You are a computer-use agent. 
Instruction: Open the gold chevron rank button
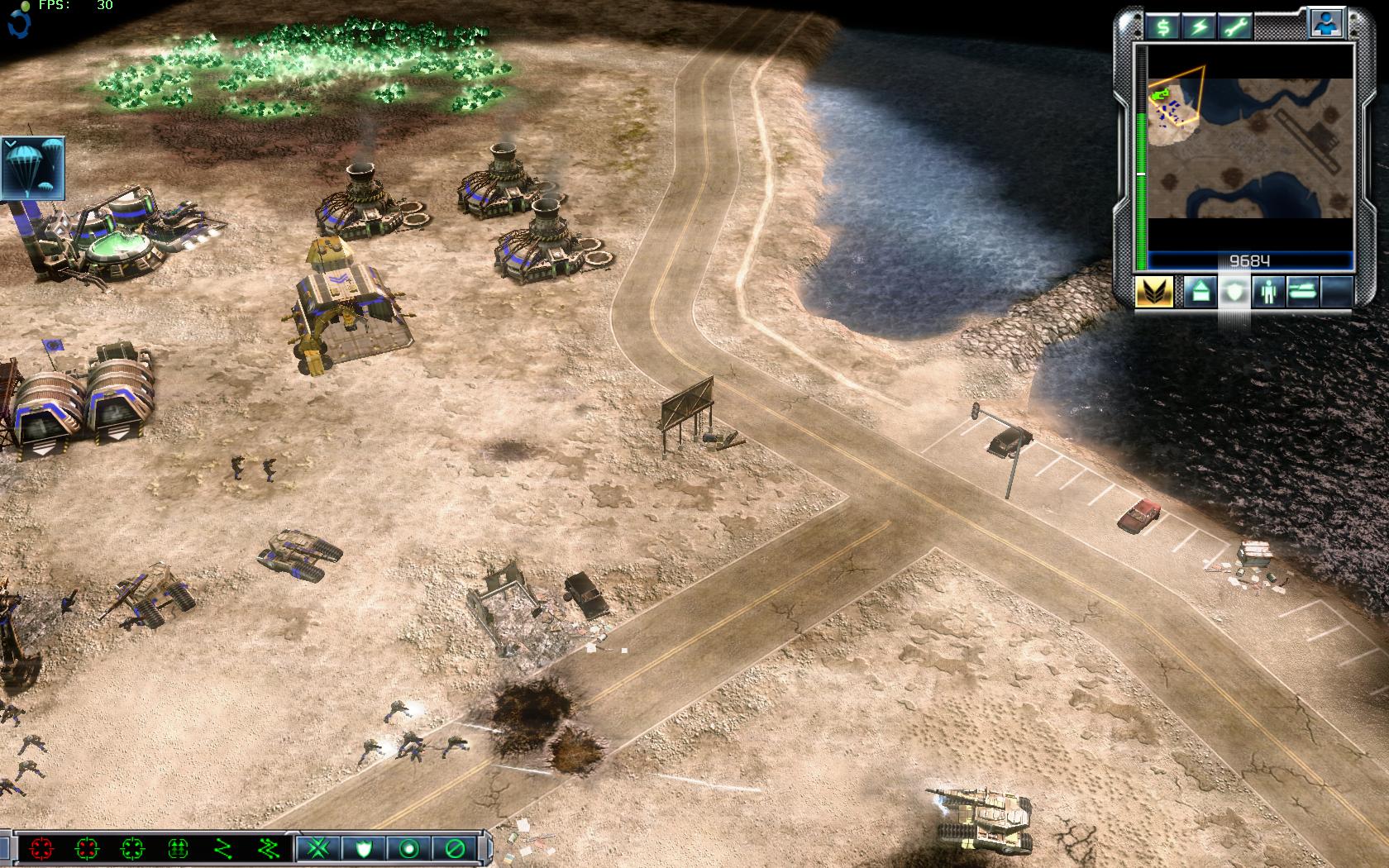tap(1153, 292)
